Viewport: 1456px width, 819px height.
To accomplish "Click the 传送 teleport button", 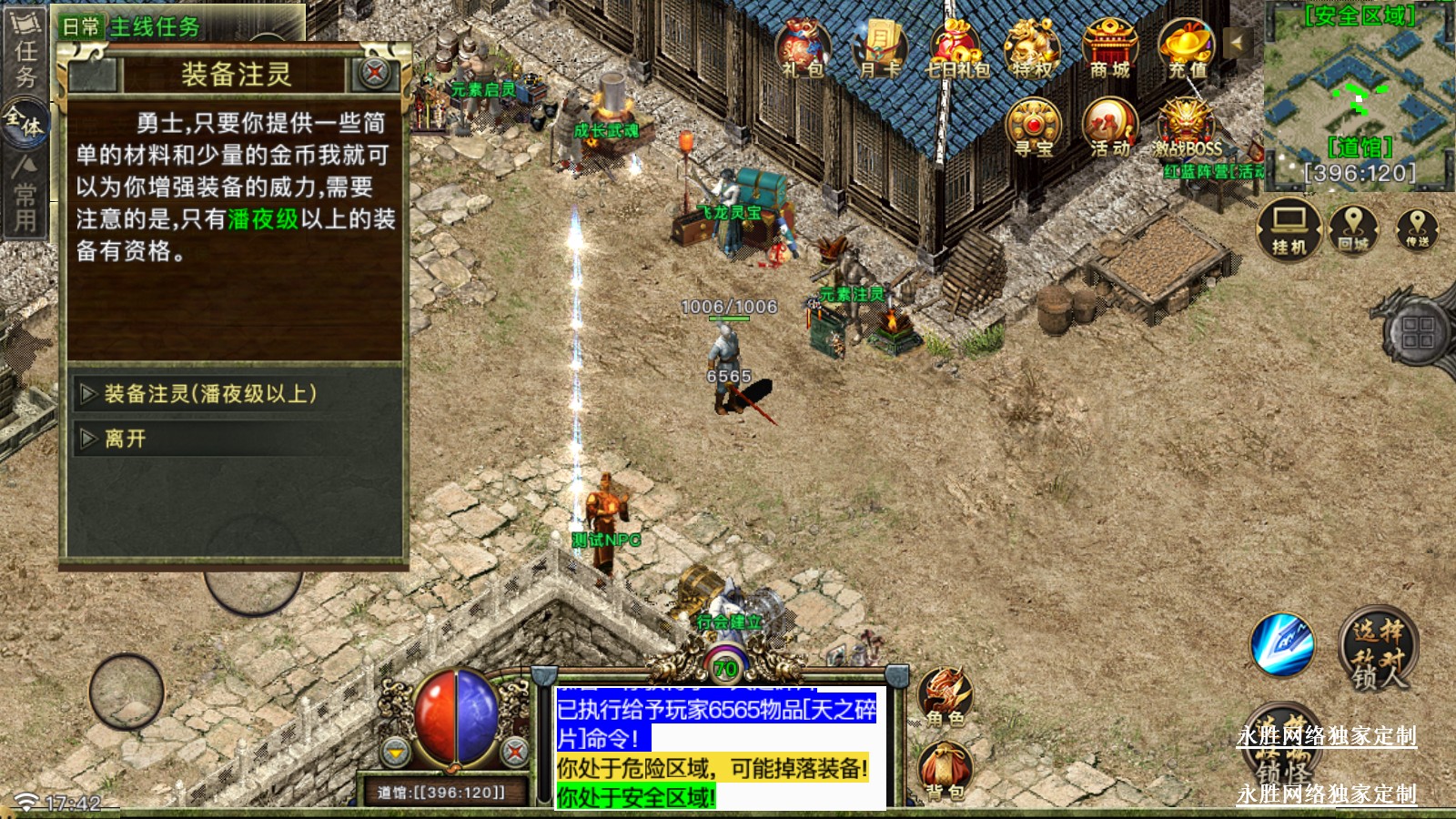I will [x=1417, y=228].
